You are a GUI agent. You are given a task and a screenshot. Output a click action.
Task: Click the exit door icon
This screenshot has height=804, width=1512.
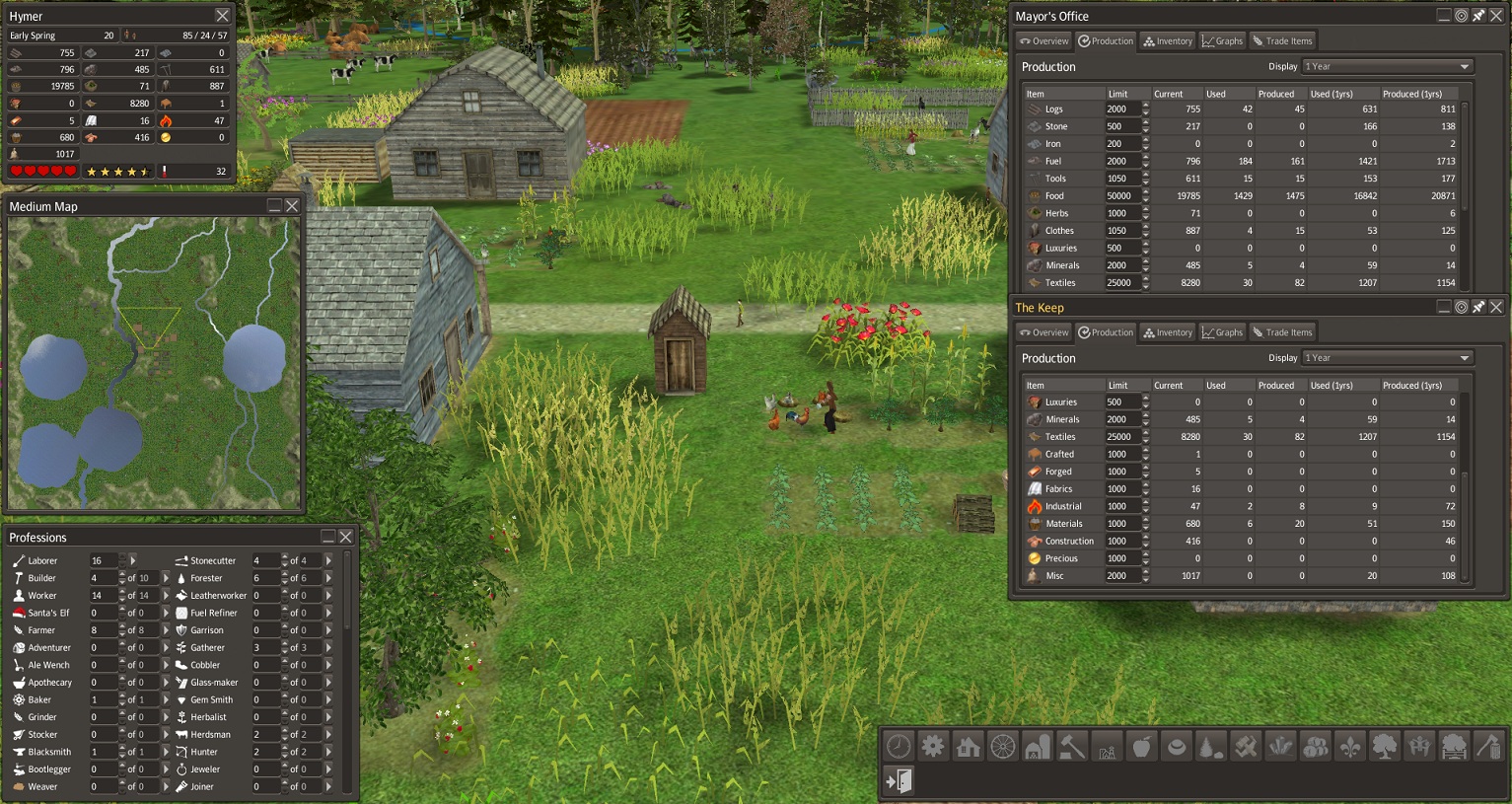click(x=899, y=780)
